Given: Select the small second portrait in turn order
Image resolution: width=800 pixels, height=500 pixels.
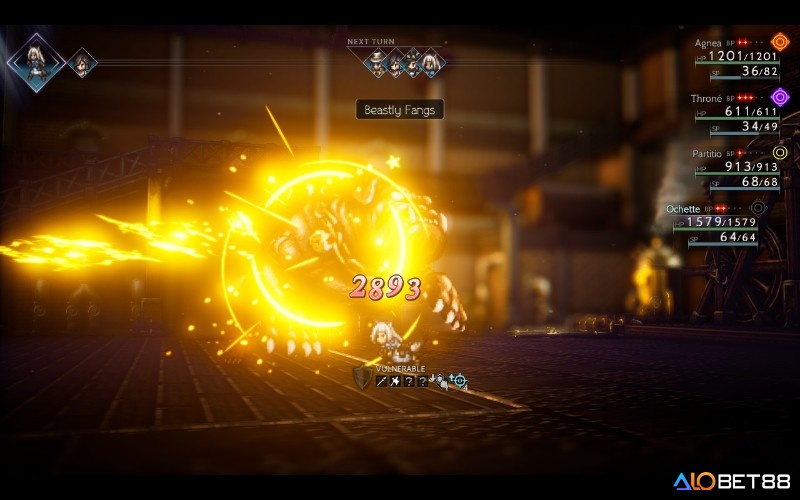Looking at the screenshot, I should click(x=82, y=63).
